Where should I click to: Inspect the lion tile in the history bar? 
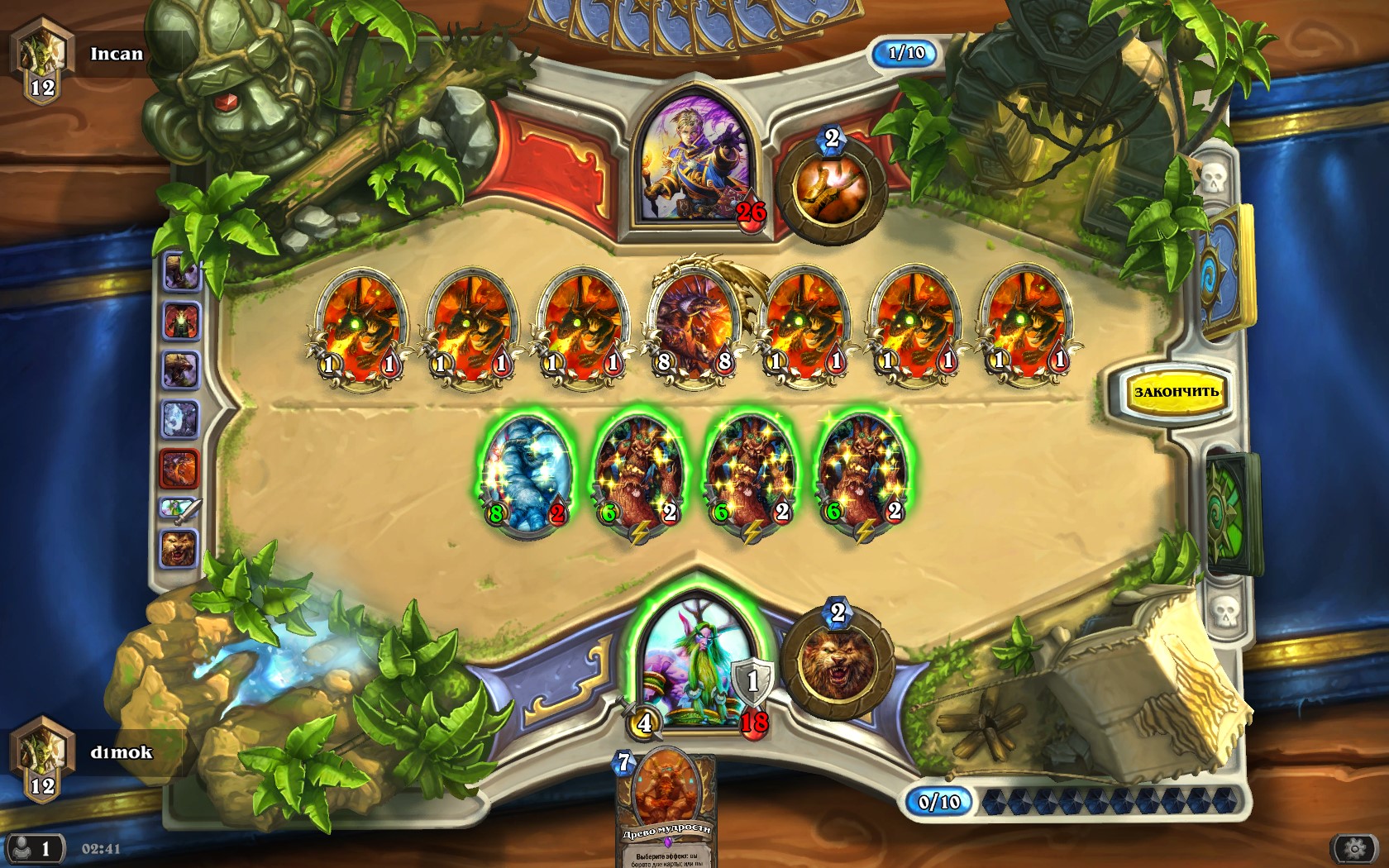(x=179, y=549)
